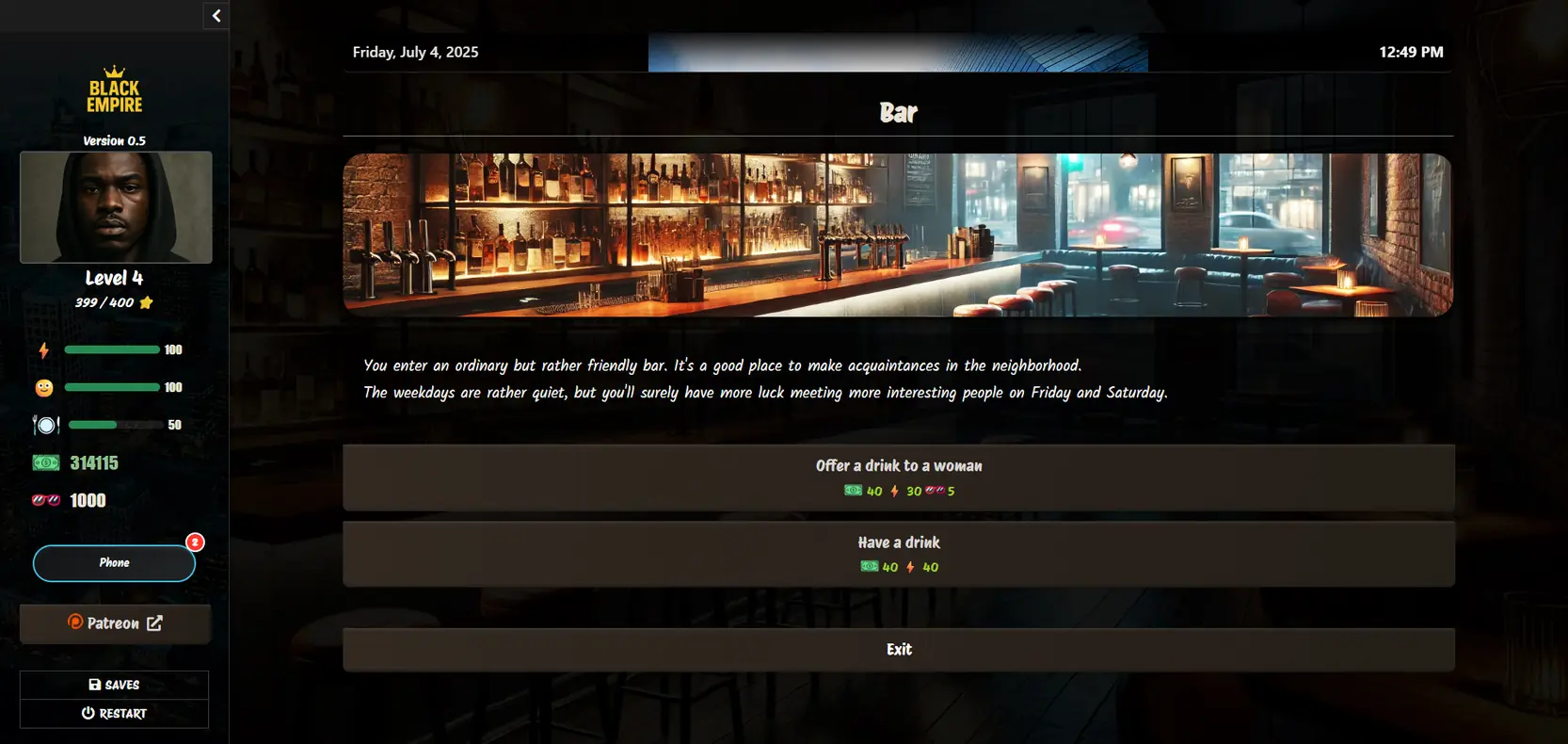Choose 'Offer a drink to a woman'
The image size is (1568, 744).
point(898,477)
